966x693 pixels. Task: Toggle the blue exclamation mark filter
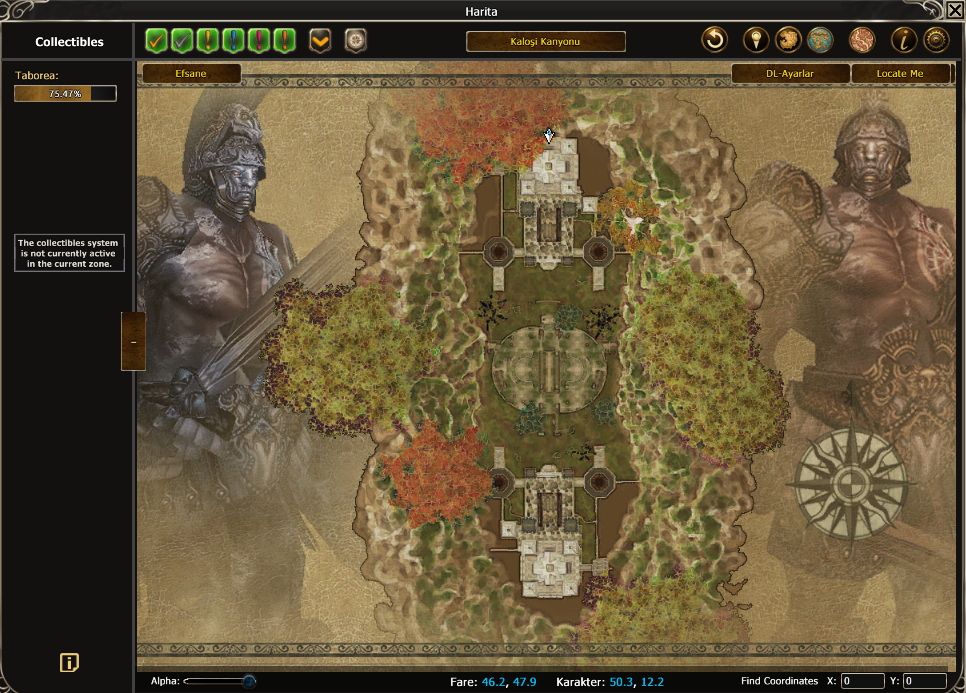click(234, 41)
